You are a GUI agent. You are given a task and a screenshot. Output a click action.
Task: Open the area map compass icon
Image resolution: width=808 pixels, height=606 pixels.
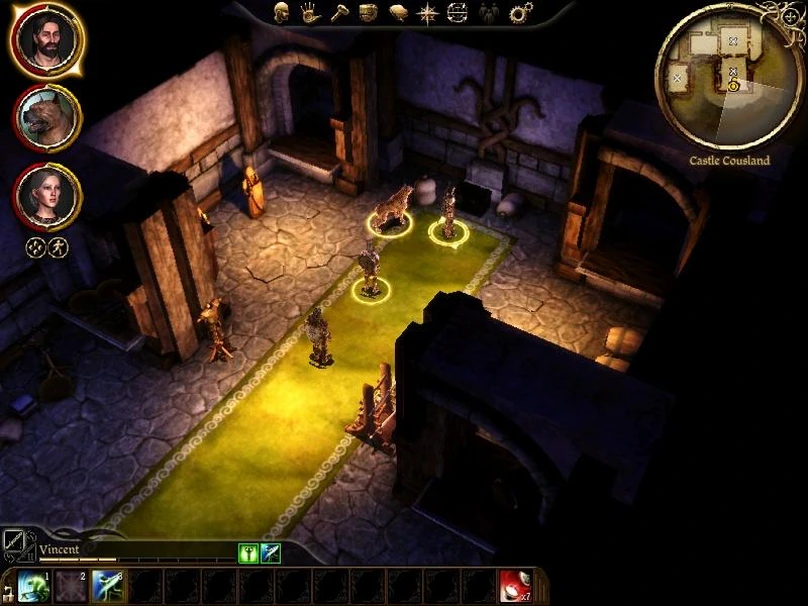(428, 13)
